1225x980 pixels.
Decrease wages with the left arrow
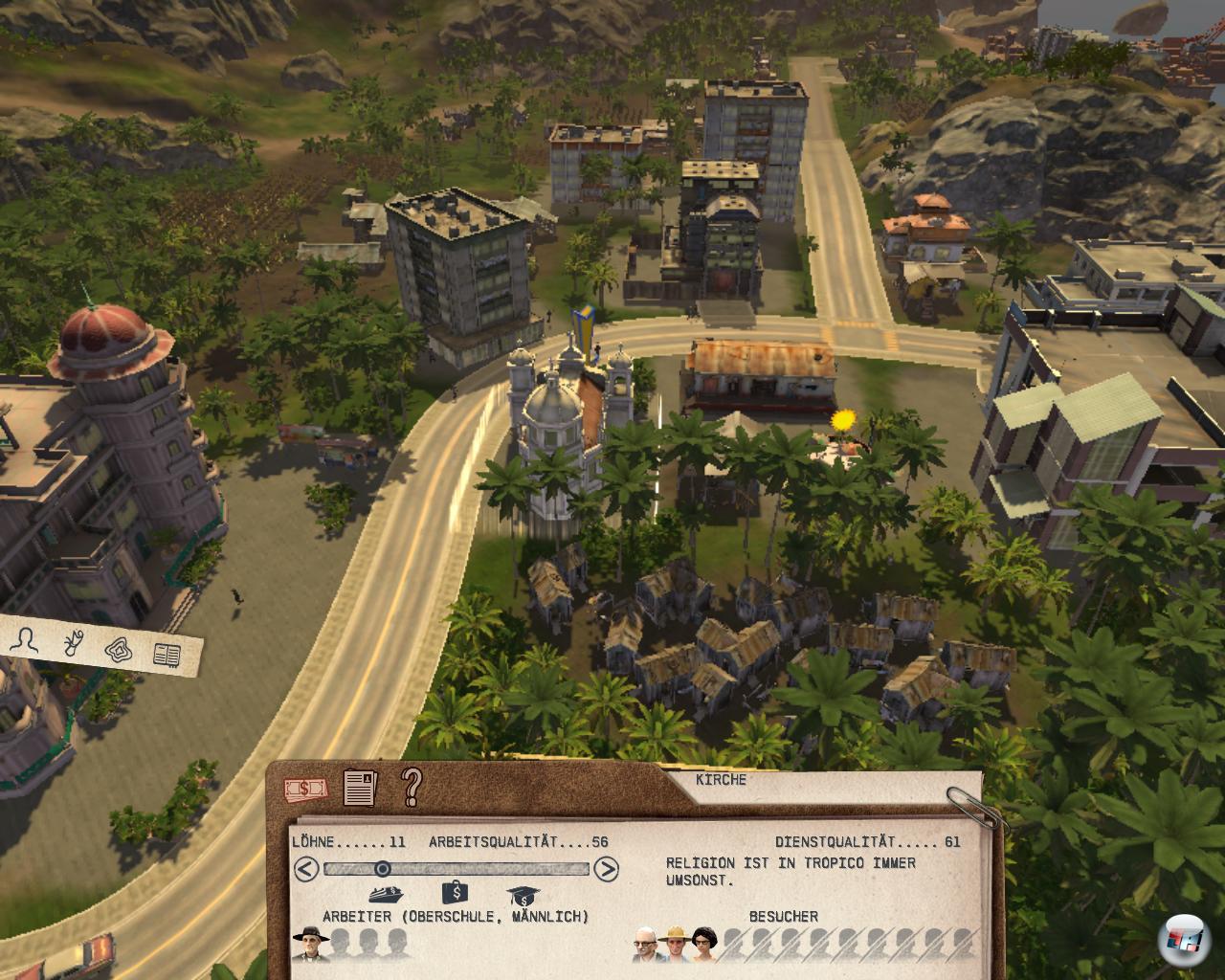pyautogui.click(x=305, y=869)
